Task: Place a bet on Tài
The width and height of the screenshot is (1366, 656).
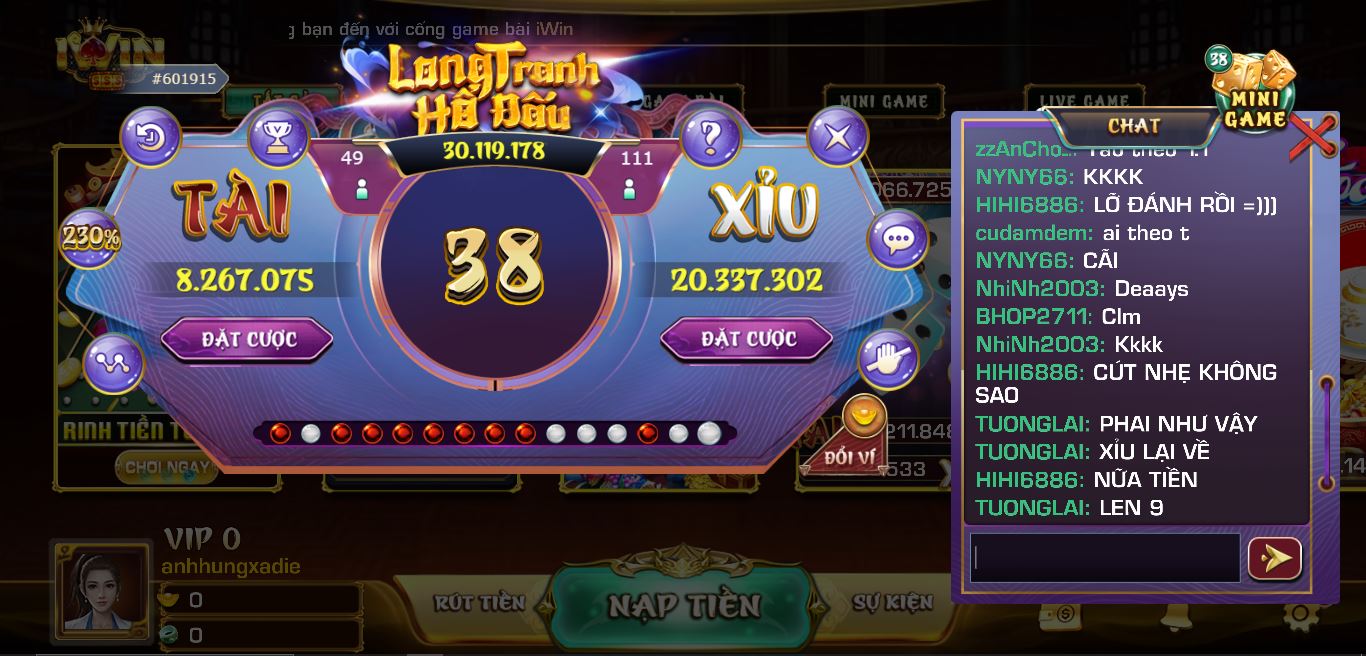Action: click(x=247, y=339)
